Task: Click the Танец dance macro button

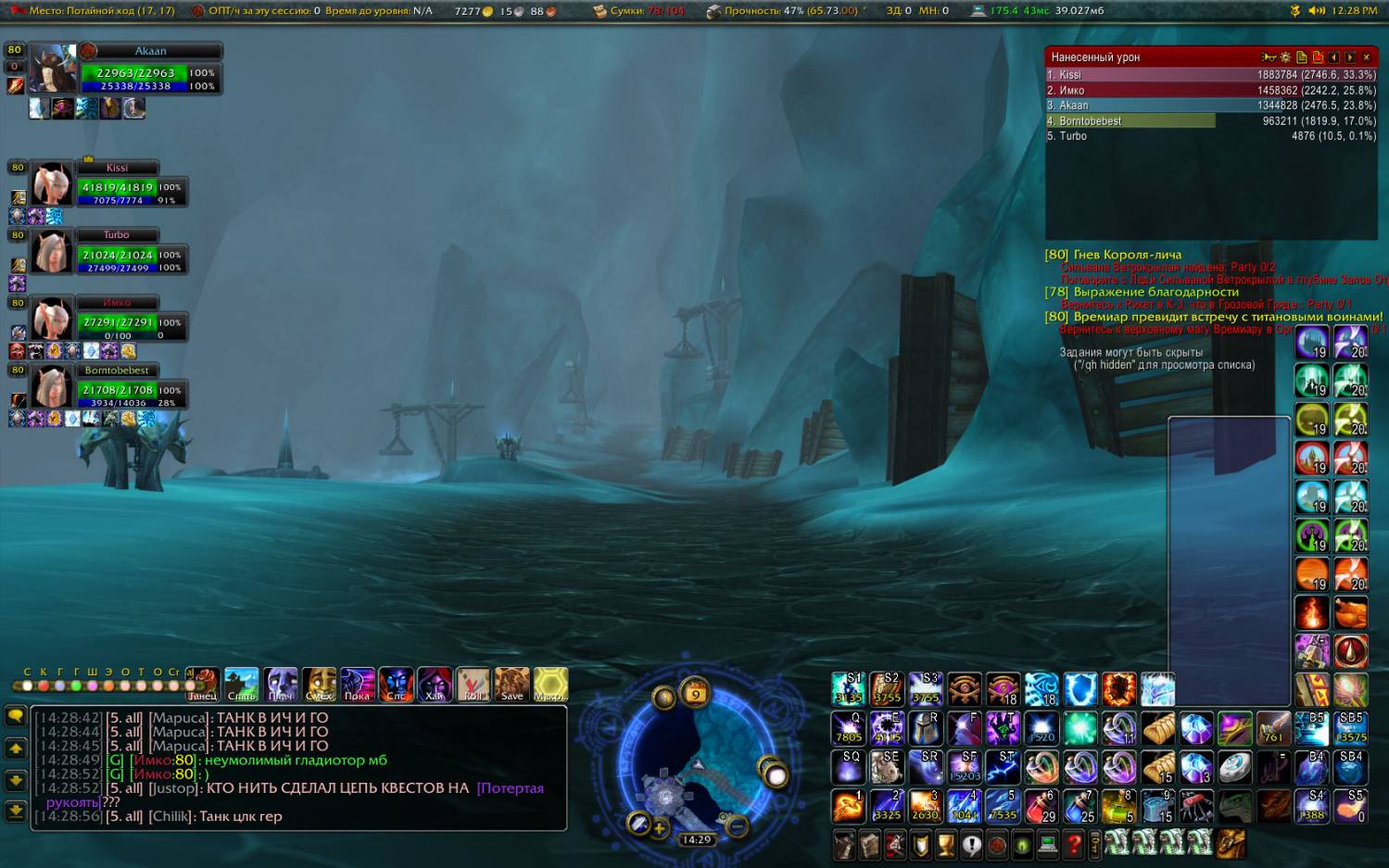Action: pos(202,685)
